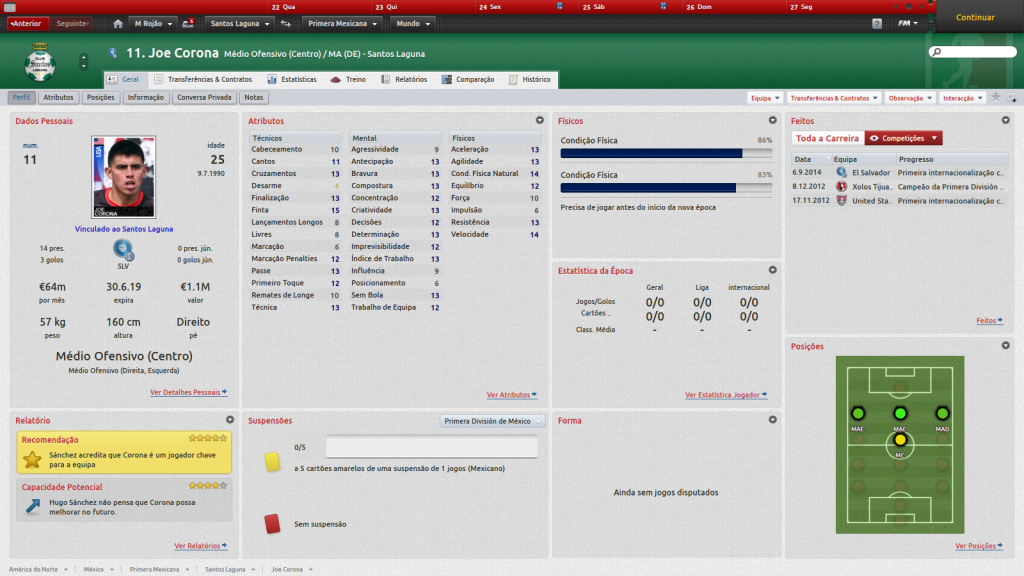Follow the Ver Atributos link

click(511, 395)
